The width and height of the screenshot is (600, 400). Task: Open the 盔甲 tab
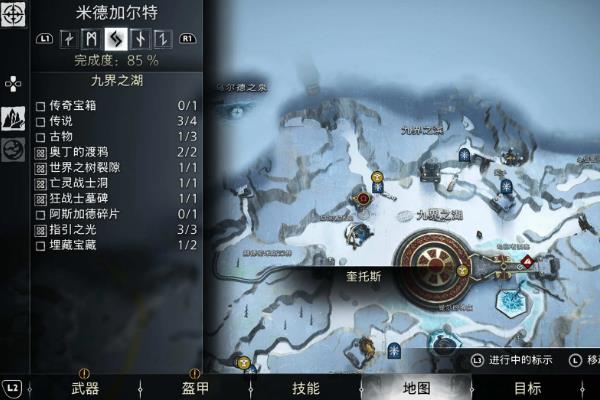pyautogui.click(x=195, y=388)
